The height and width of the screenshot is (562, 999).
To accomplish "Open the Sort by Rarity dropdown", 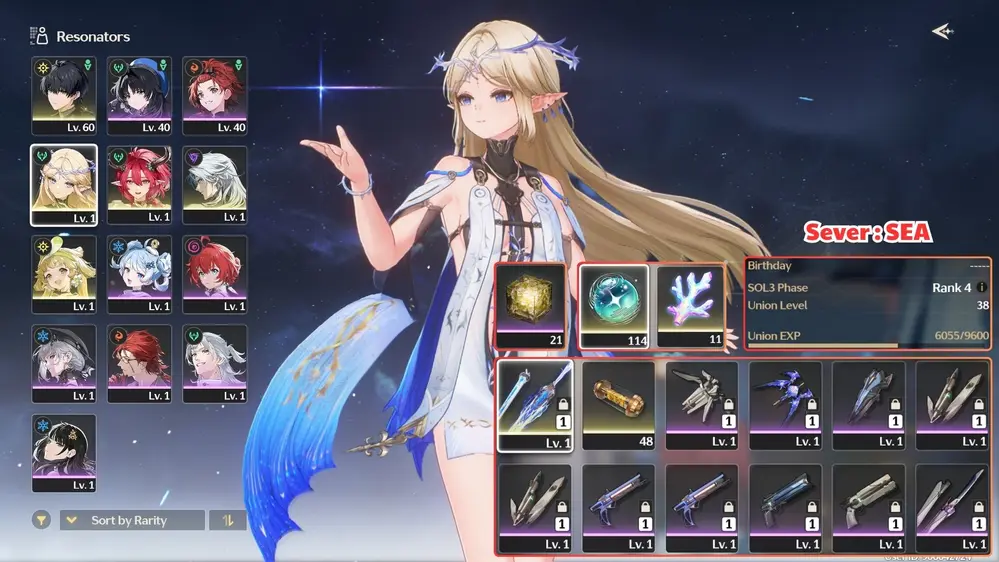I will click(131, 520).
